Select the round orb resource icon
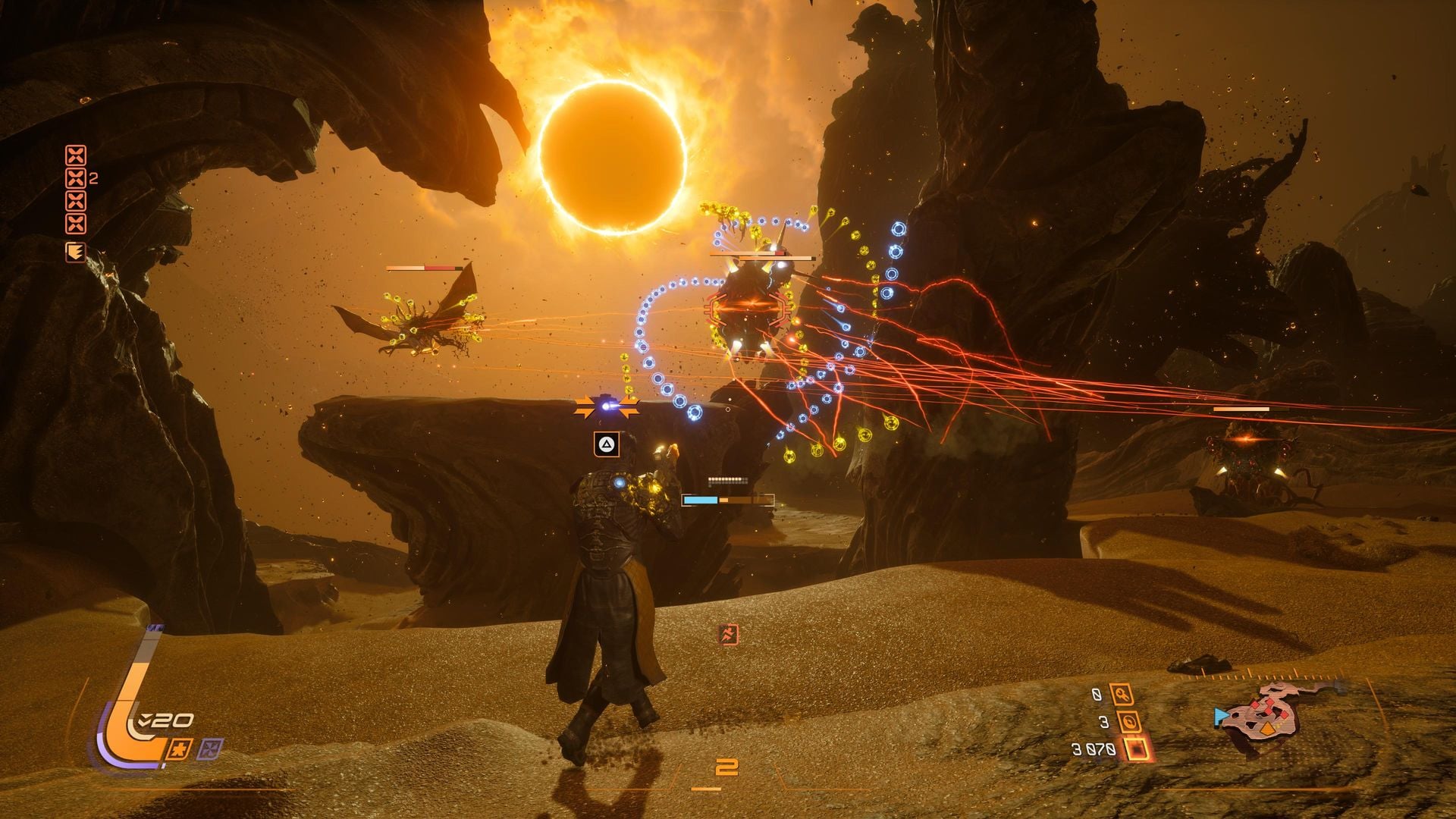 coord(1131,722)
